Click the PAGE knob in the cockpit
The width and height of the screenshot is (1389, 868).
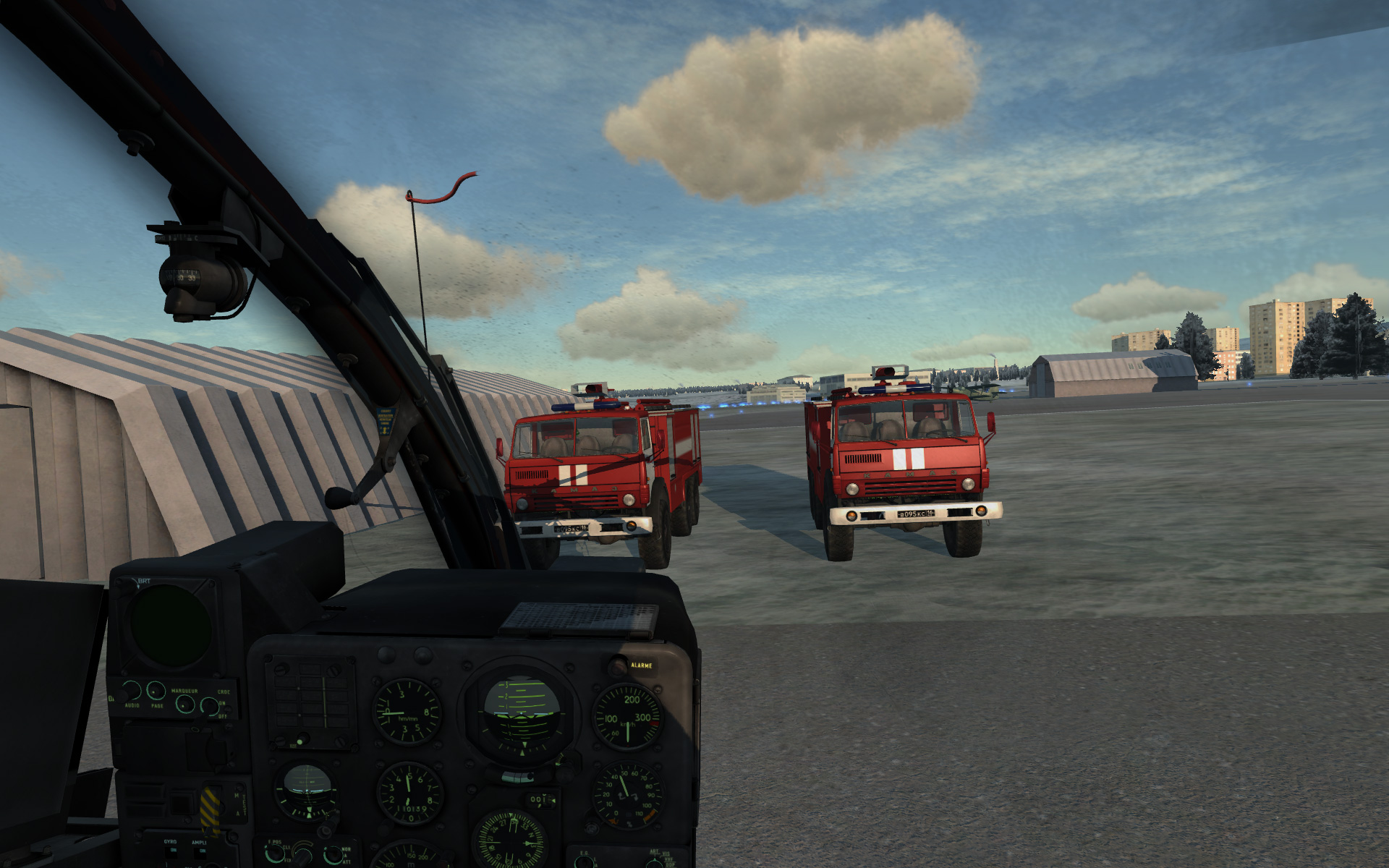tap(156, 690)
